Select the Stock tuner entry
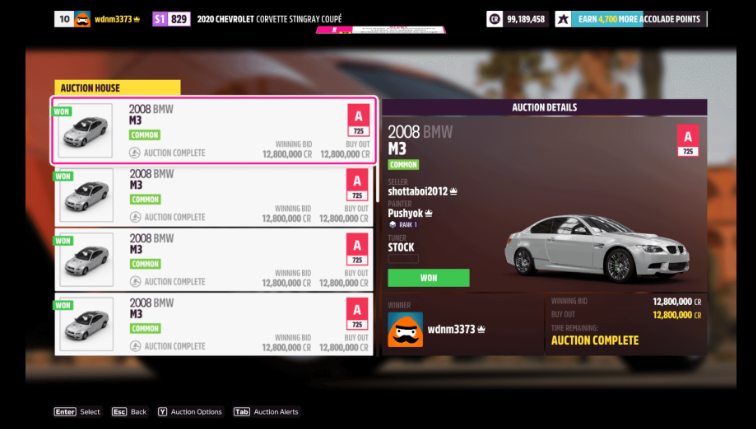756x429 pixels. tap(401, 247)
